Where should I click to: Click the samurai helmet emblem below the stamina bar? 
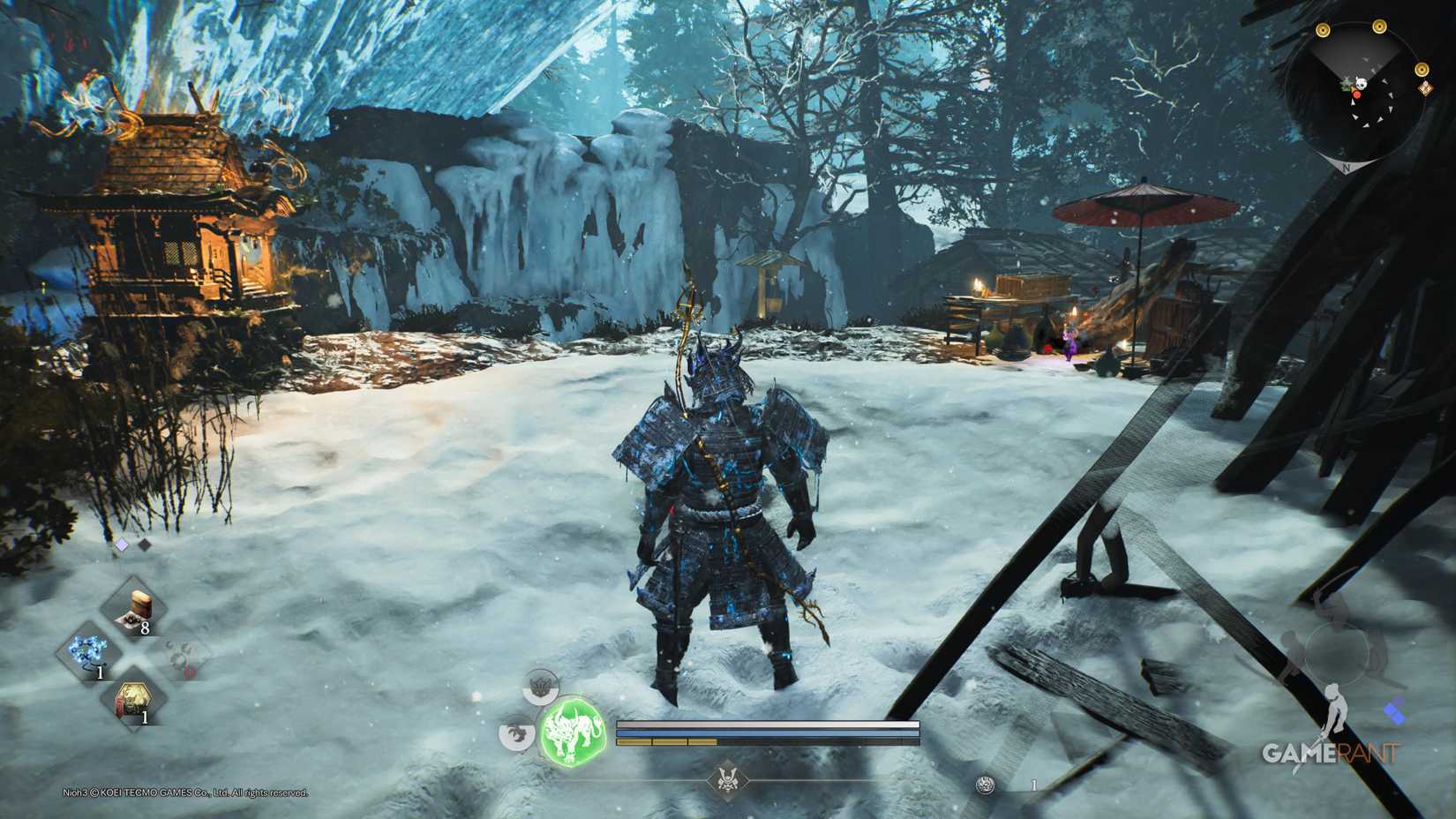tap(728, 780)
